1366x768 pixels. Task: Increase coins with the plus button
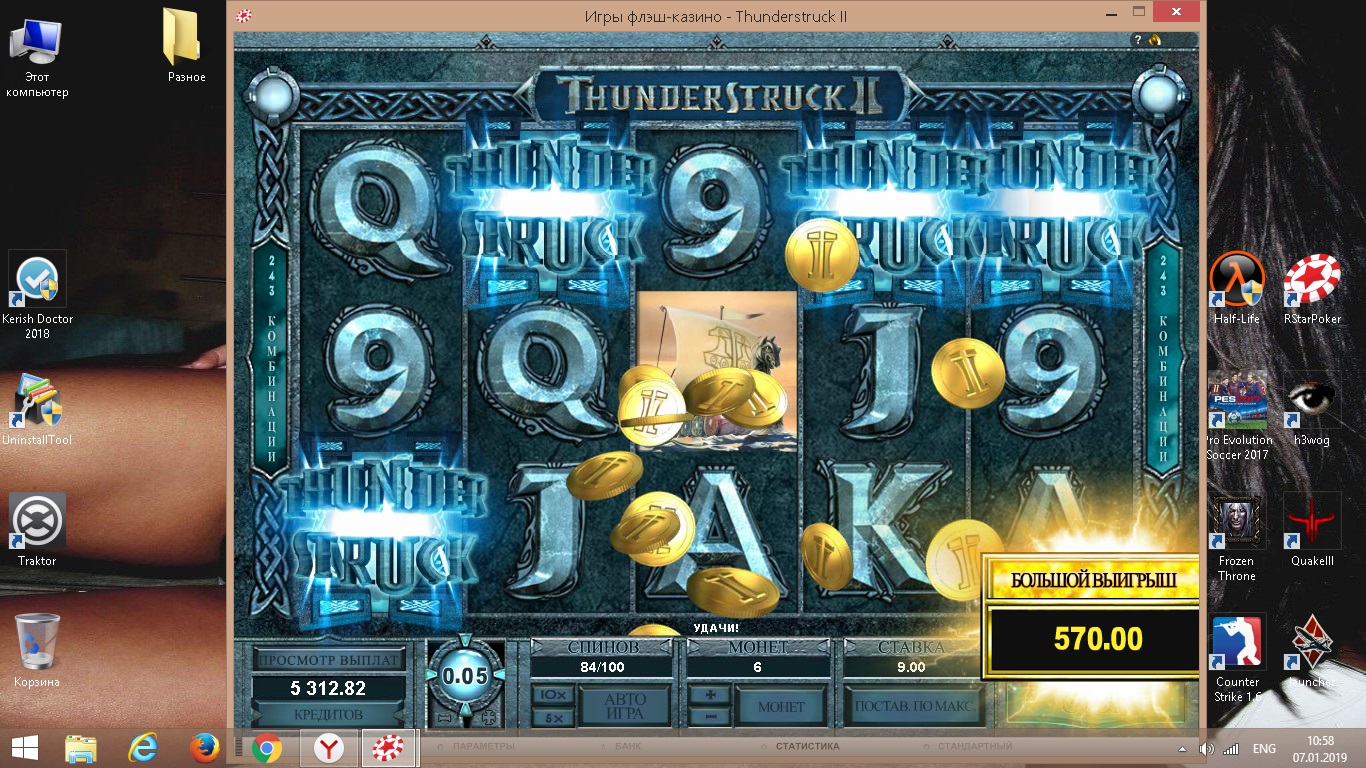pyautogui.click(x=710, y=695)
